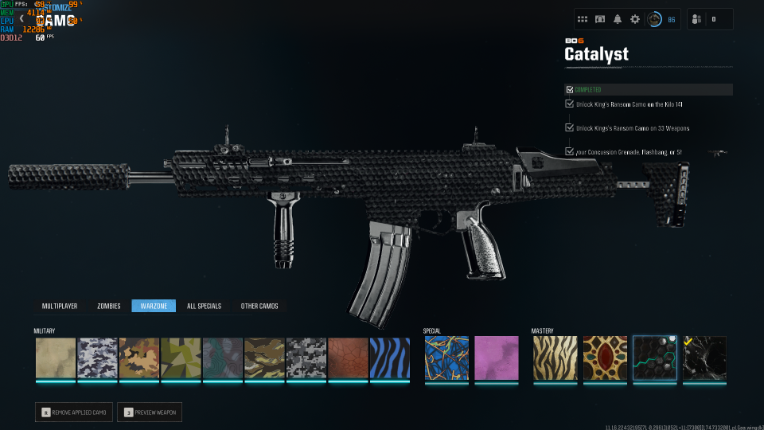The image size is (764, 430).
Task: Open the notifications bell
Action: pyautogui.click(x=618, y=19)
